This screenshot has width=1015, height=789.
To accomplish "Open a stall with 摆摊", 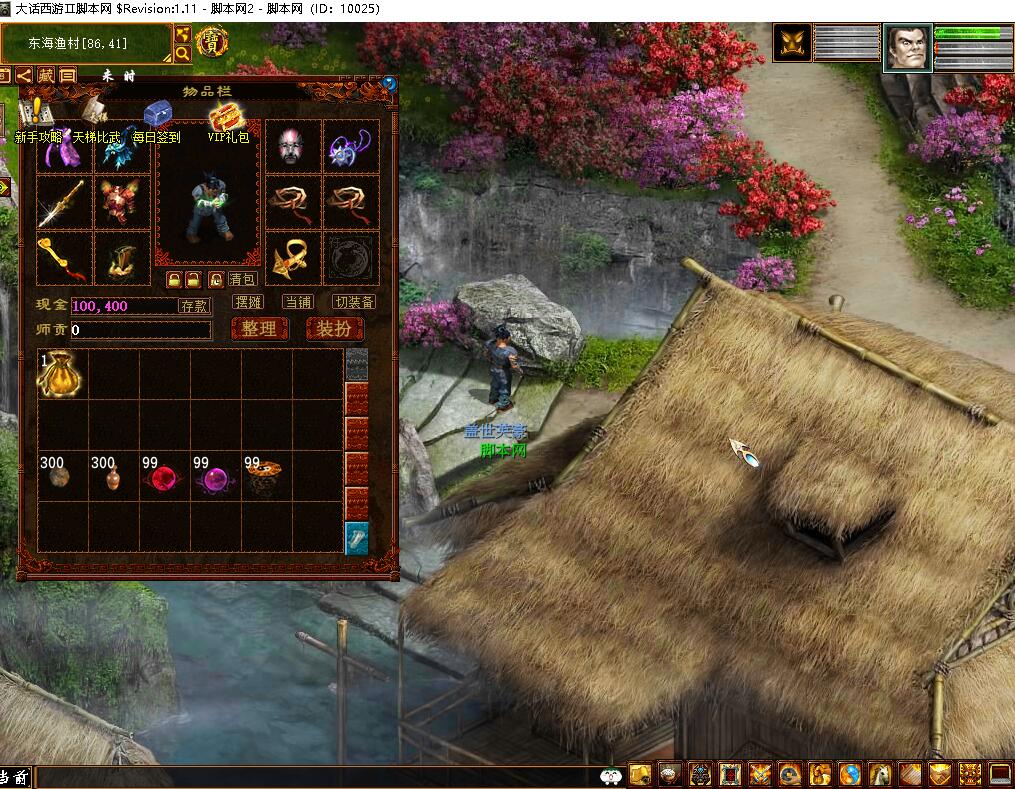I will 247,302.
